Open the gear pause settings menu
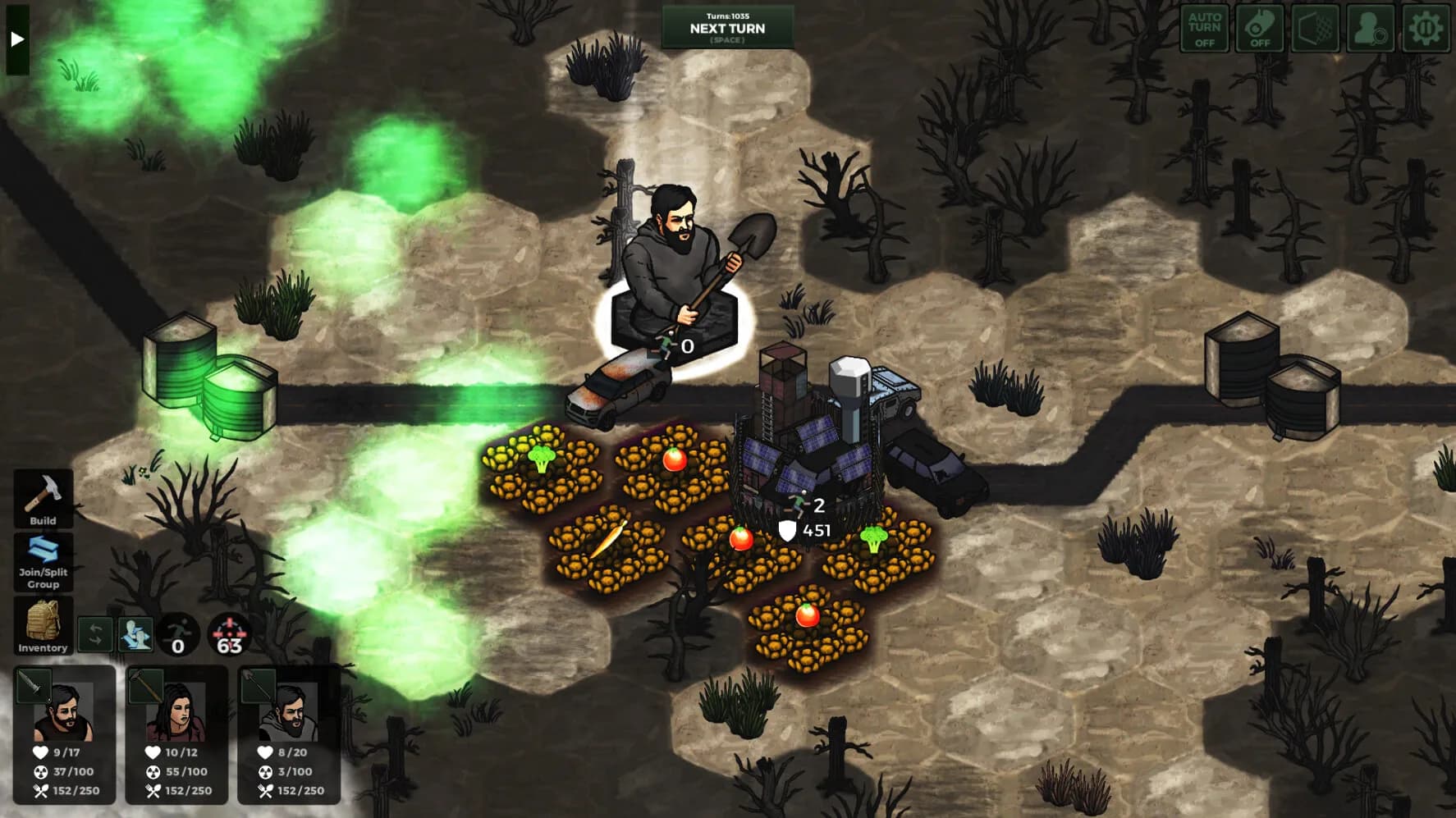Screen dimensions: 1456x818 click(1426, 29)
